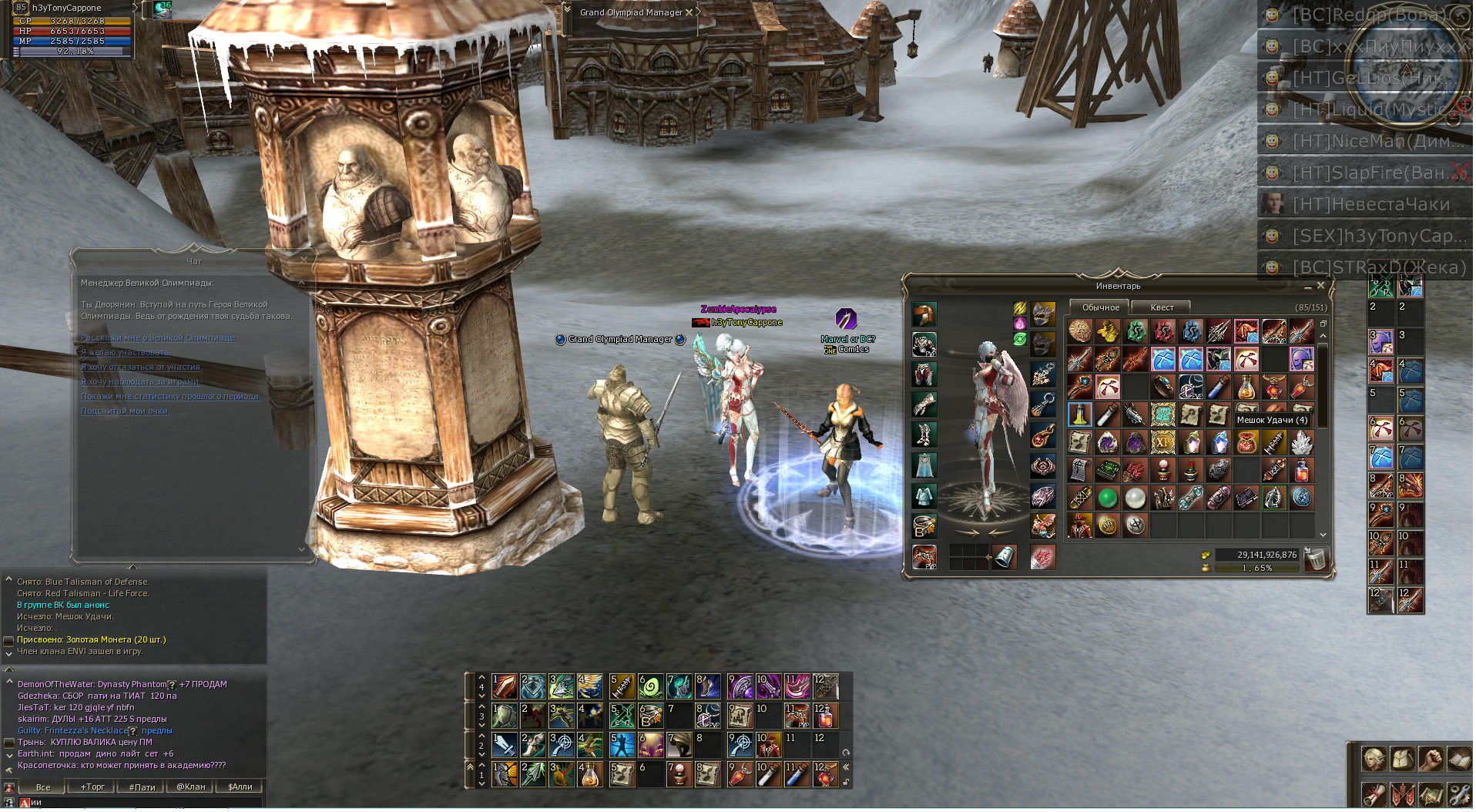Screen dimensions: 1476x812
Task: Switch to the Квест inventory tab
Action: 1162,307
